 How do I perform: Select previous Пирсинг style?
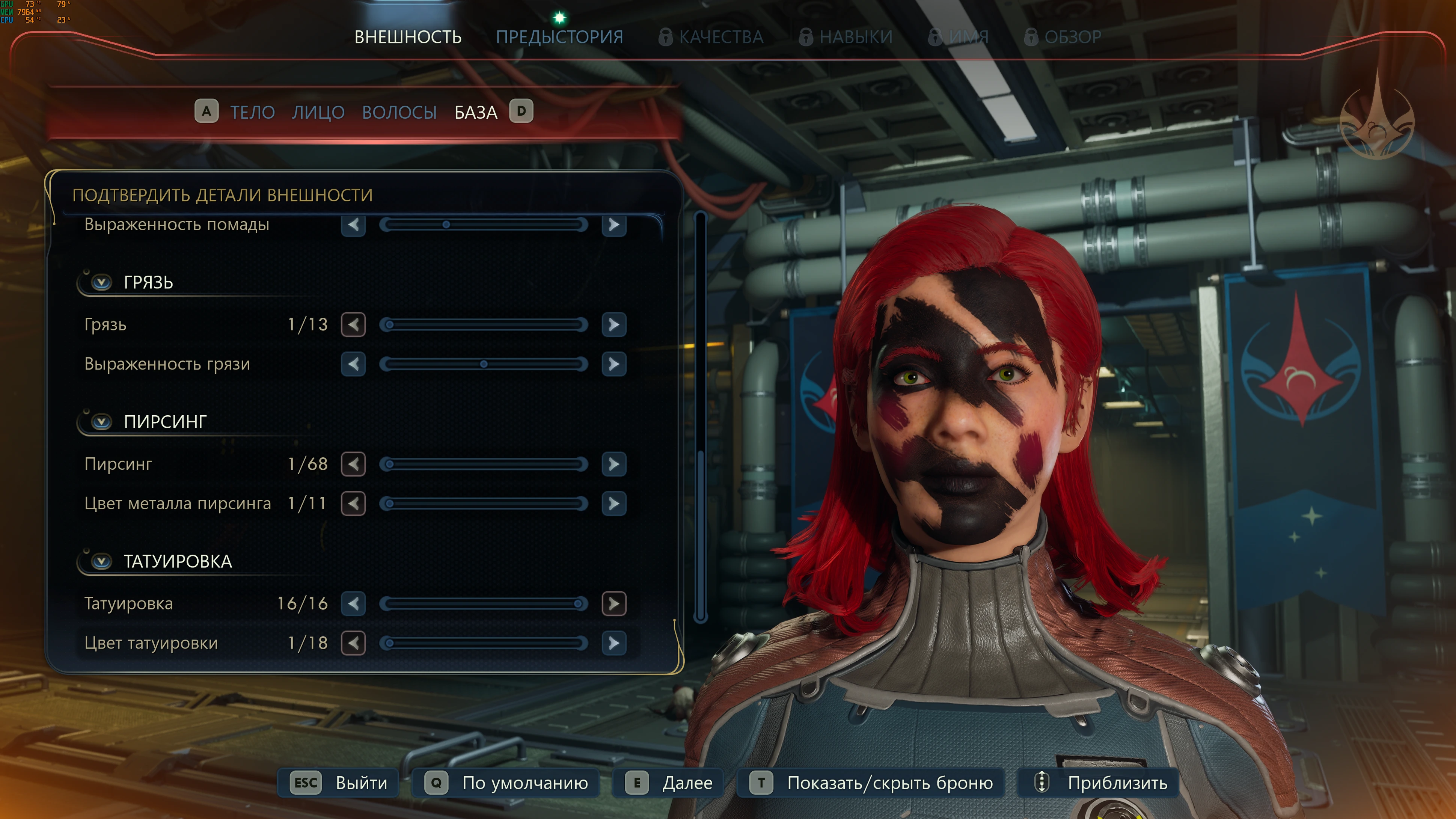click(x=353, y=464)
